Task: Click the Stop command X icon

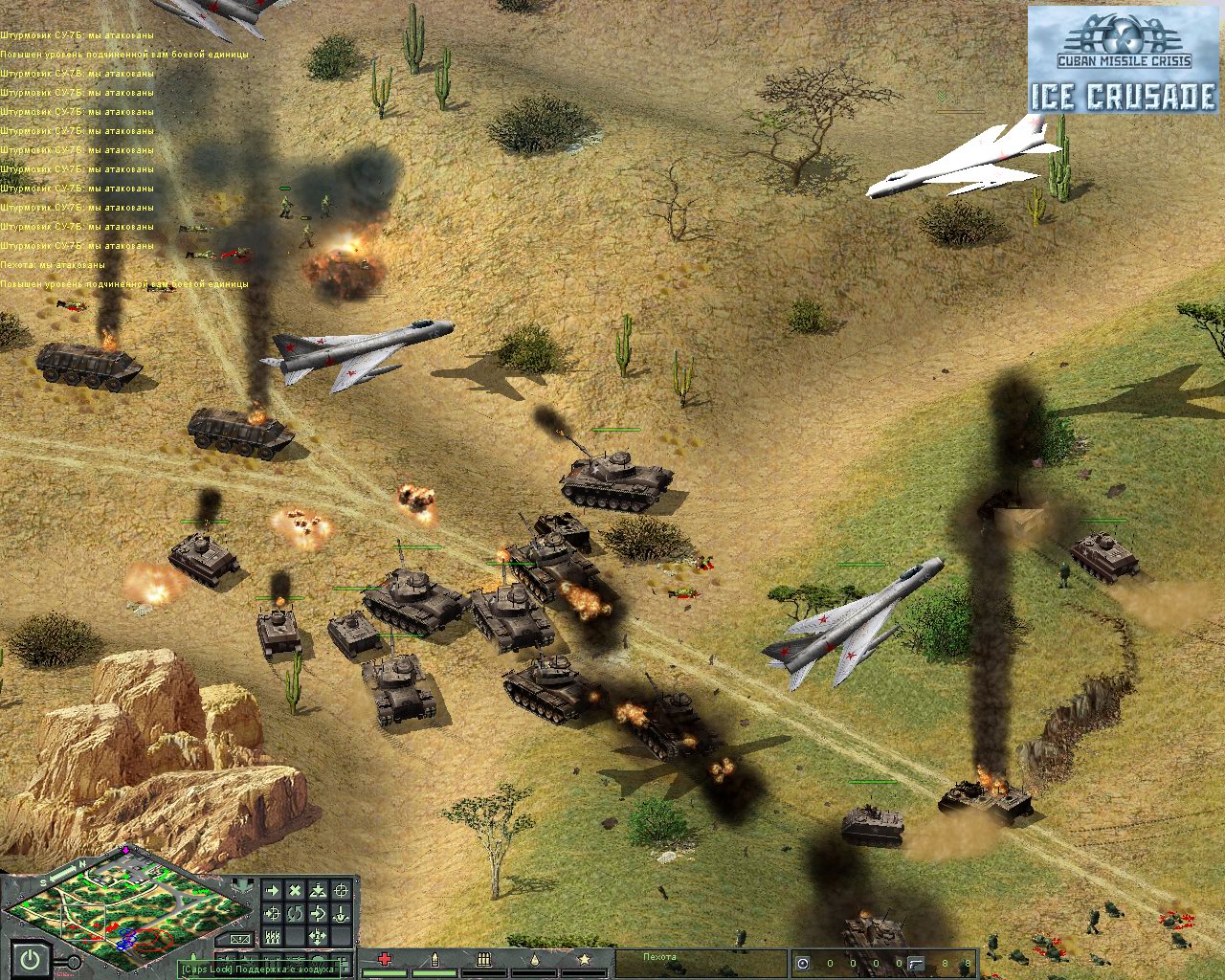Action: click(294, 890)
